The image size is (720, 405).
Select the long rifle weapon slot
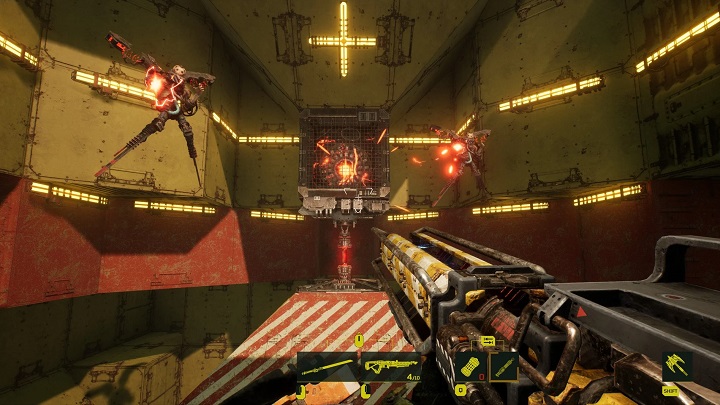tap(326, 366)
